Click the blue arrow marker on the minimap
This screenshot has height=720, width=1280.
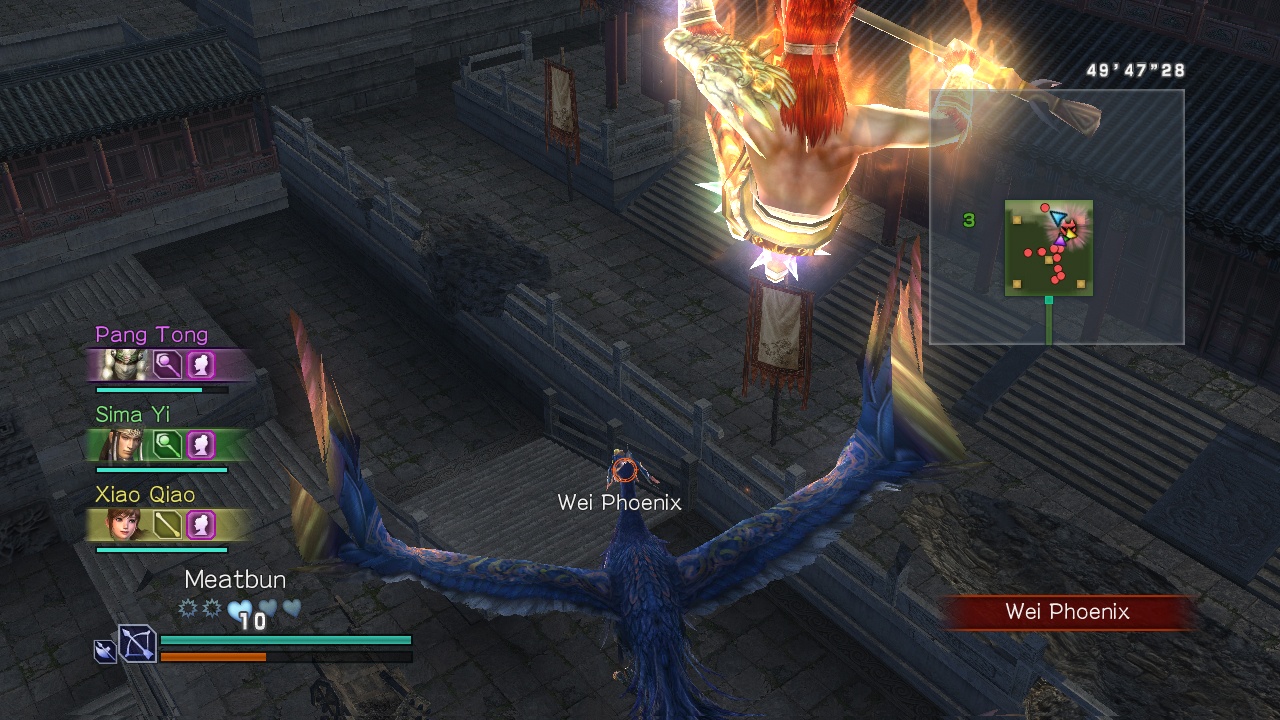pyautogui.click(x=1057, y=217)
